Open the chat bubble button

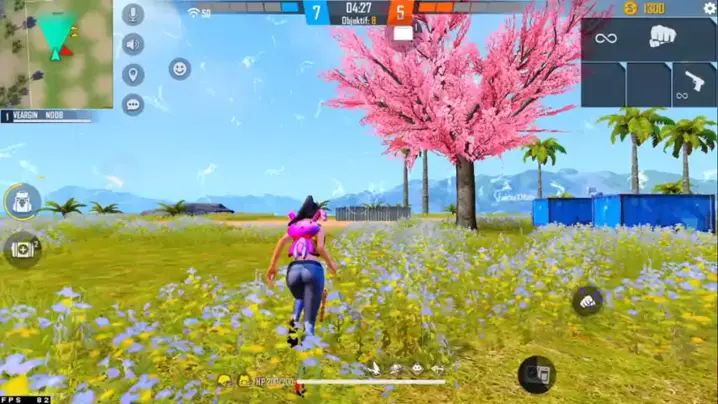point(133,104)
